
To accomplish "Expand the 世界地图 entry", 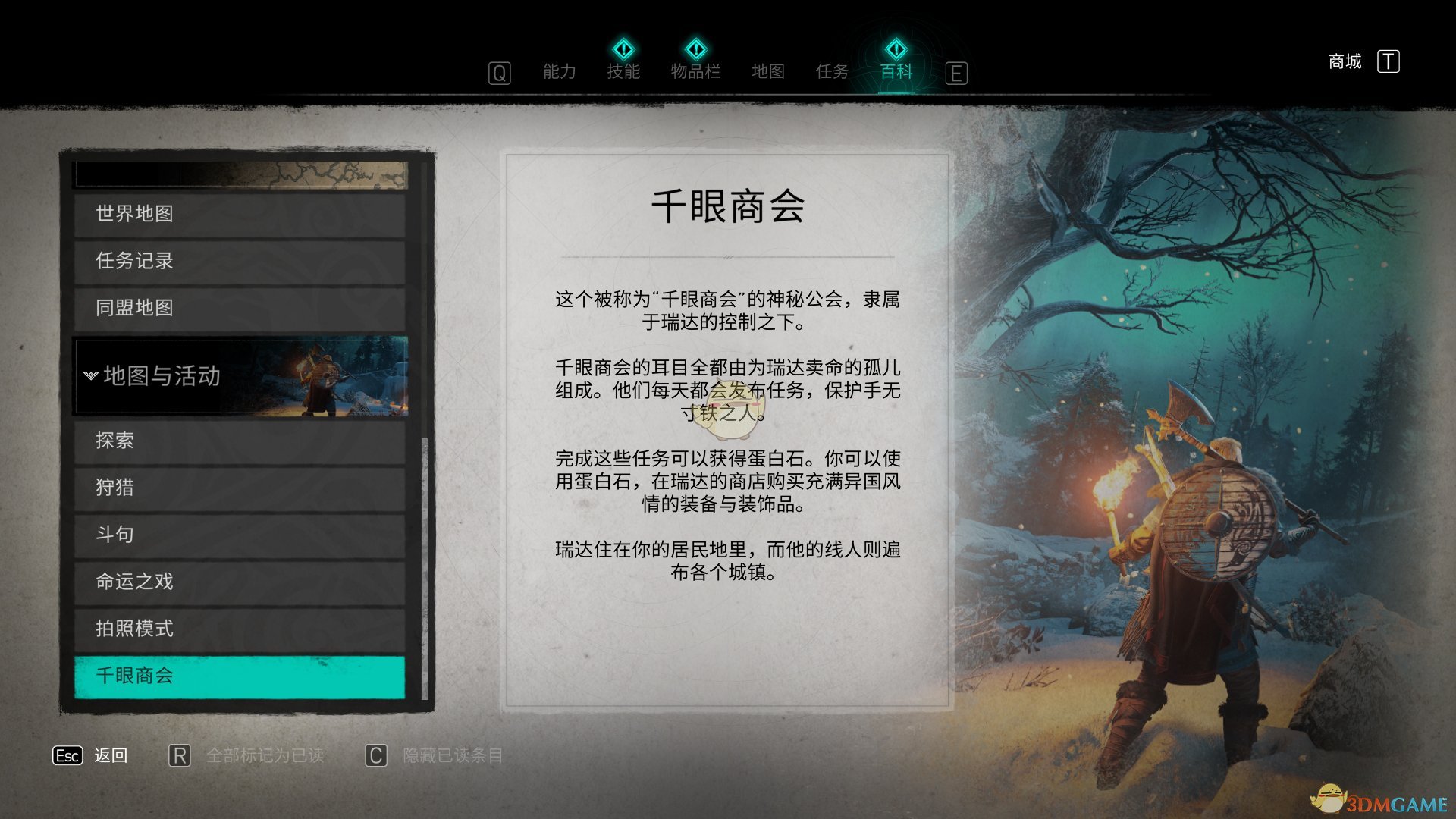I will (239, 214).
